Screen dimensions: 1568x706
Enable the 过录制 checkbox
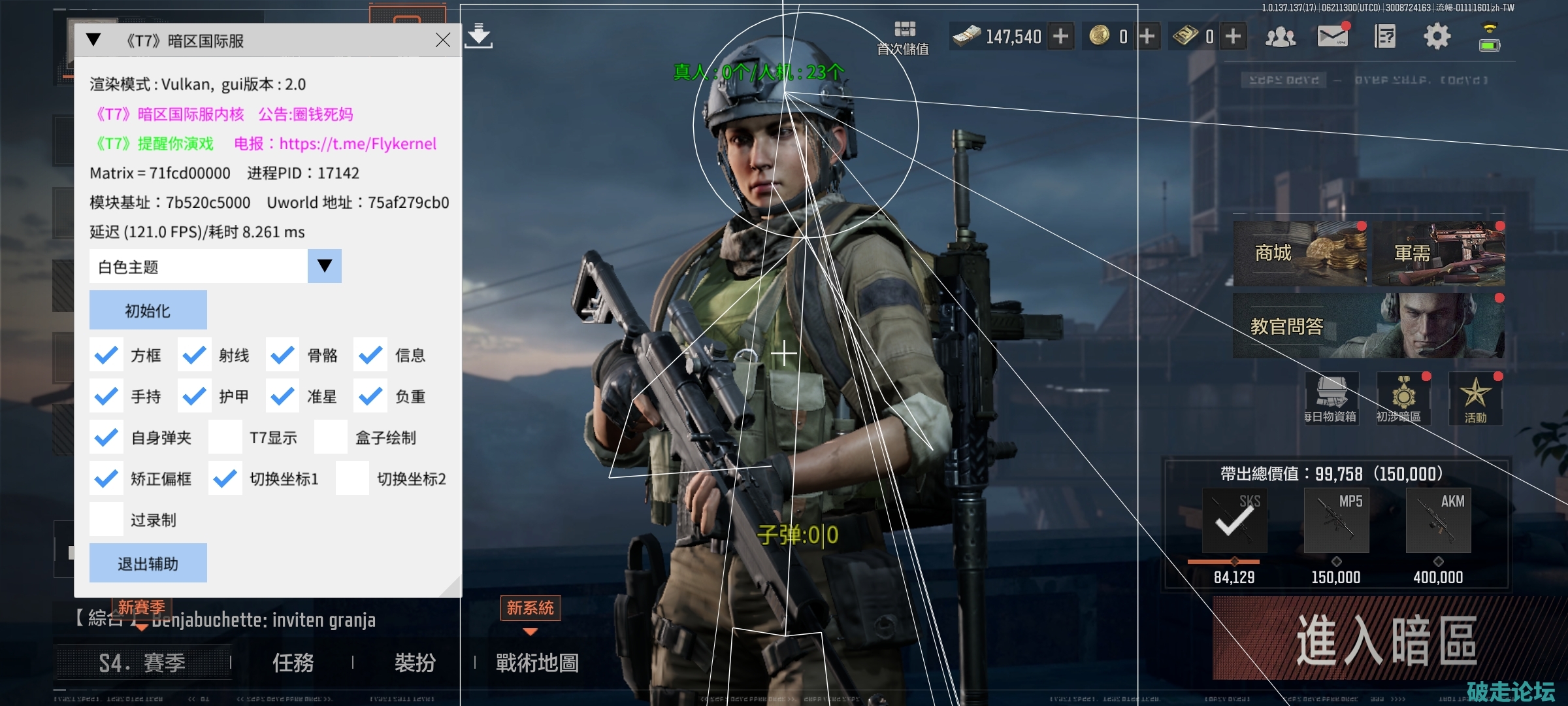click(x=106, y=518)
